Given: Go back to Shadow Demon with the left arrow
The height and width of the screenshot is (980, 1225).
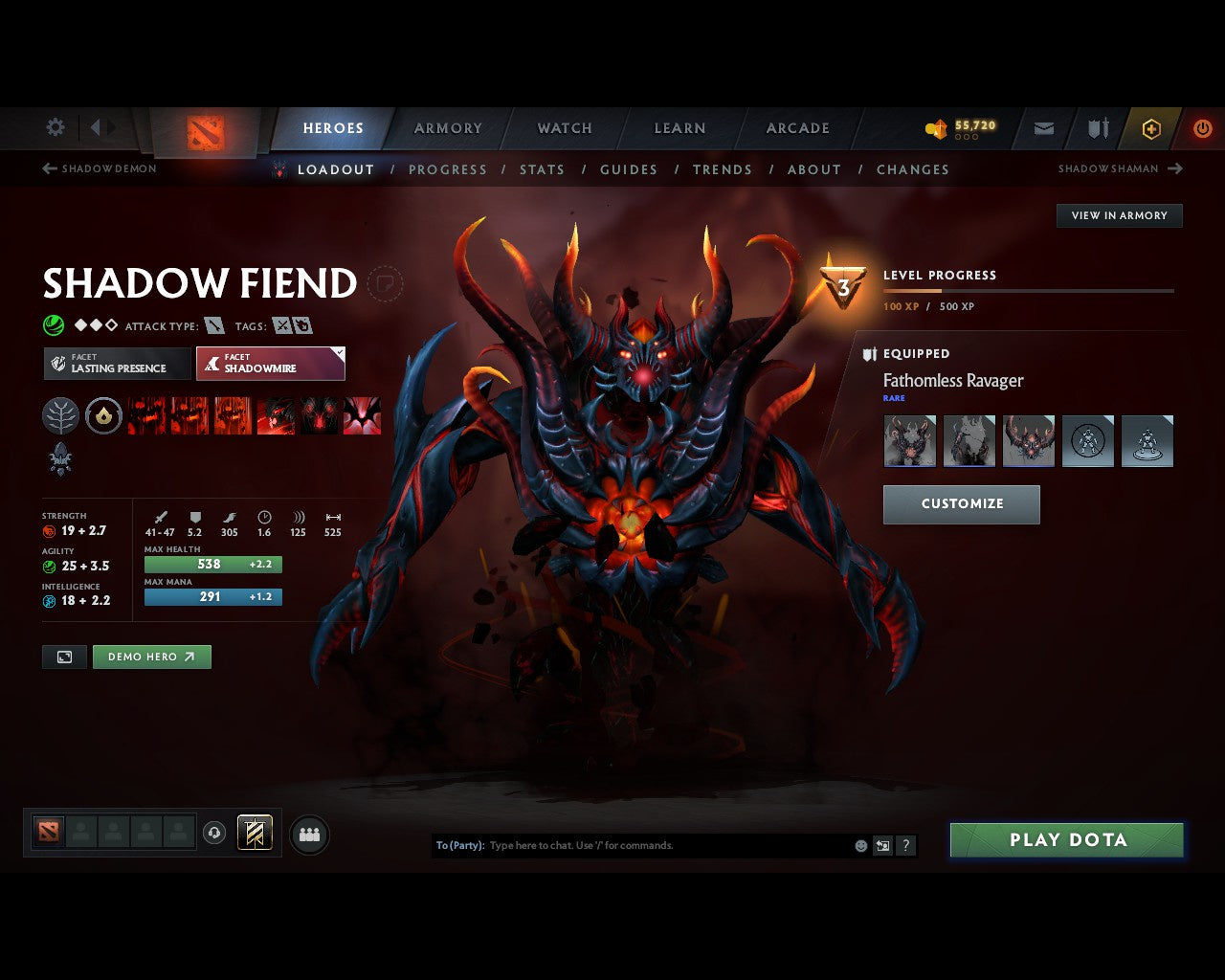Looking at the screenshot, I should click(x=47, y=168).
